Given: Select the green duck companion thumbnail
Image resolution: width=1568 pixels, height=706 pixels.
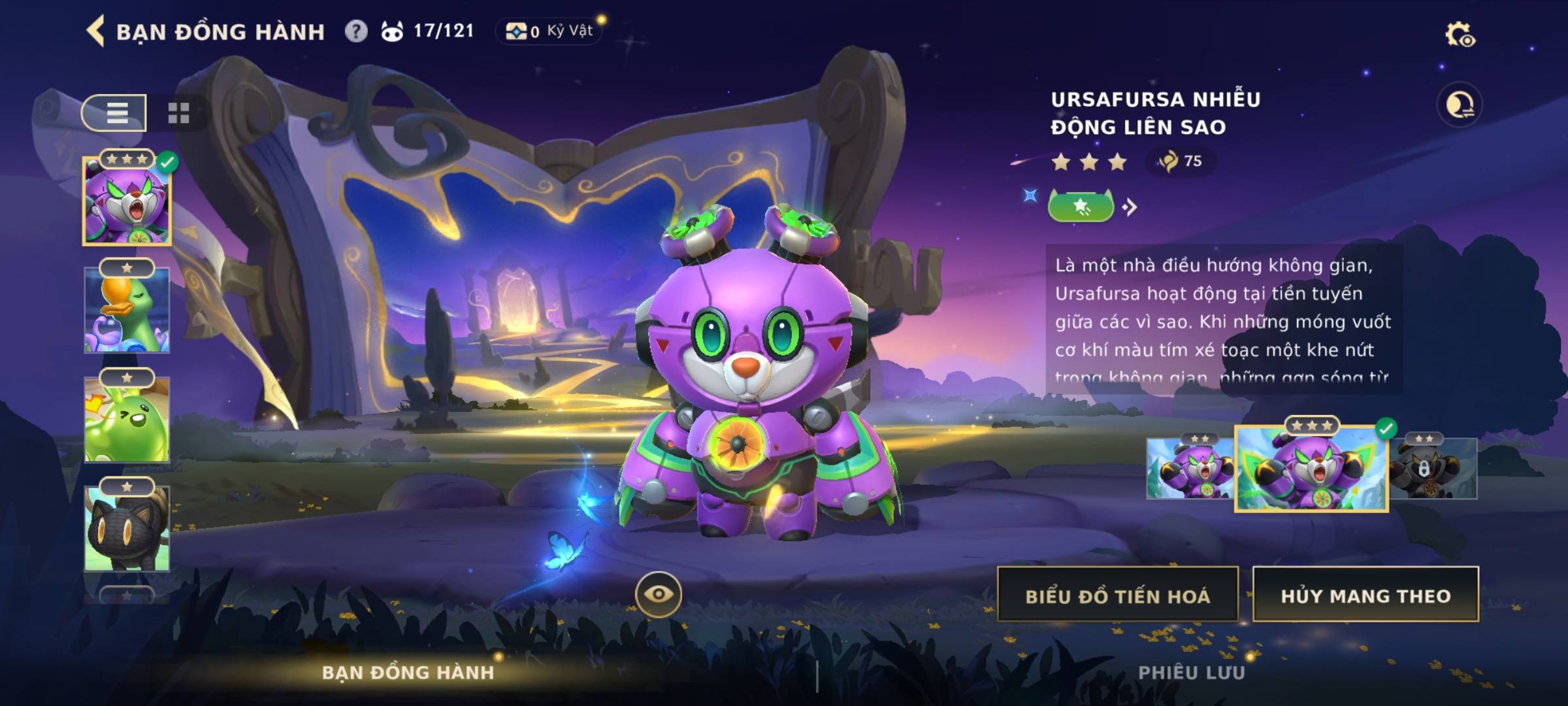Looking at the screenshot, I should pyautogui.click(x=127, y=311).
